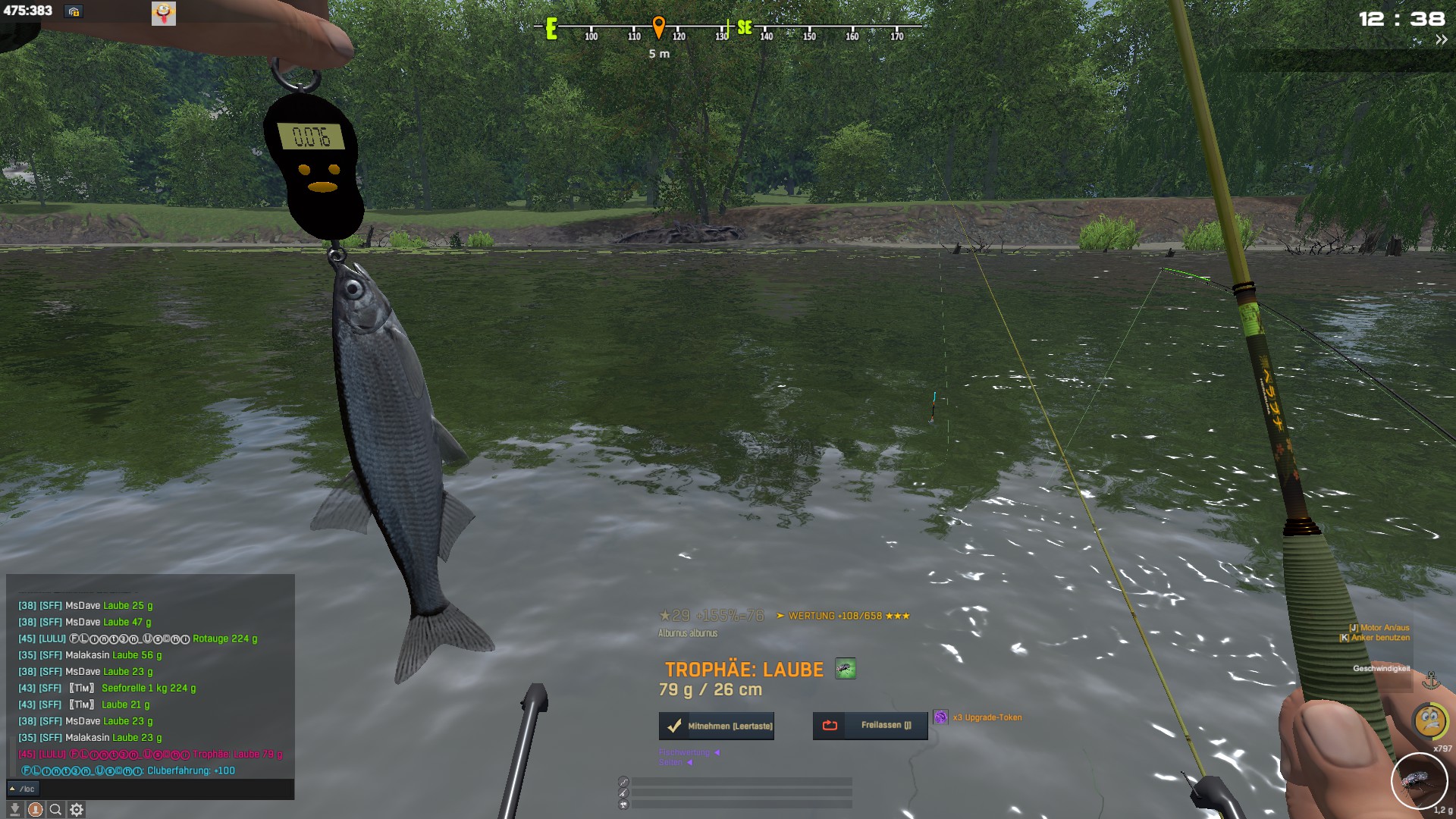Select the Trophäe: Laube 79 g chat message
The image size is (1456, 819).
pos(237,754)
